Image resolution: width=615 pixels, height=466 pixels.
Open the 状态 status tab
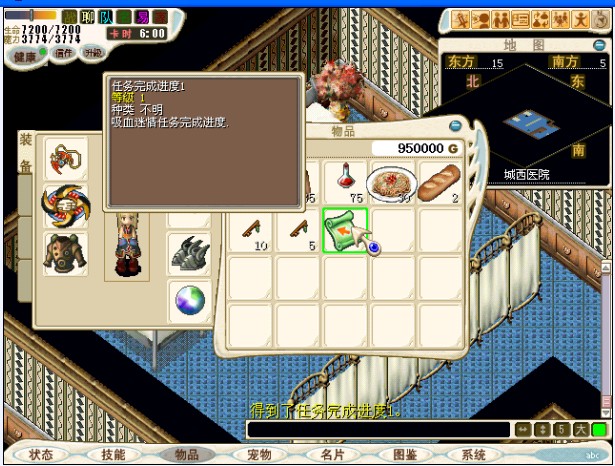pos(41,454)
